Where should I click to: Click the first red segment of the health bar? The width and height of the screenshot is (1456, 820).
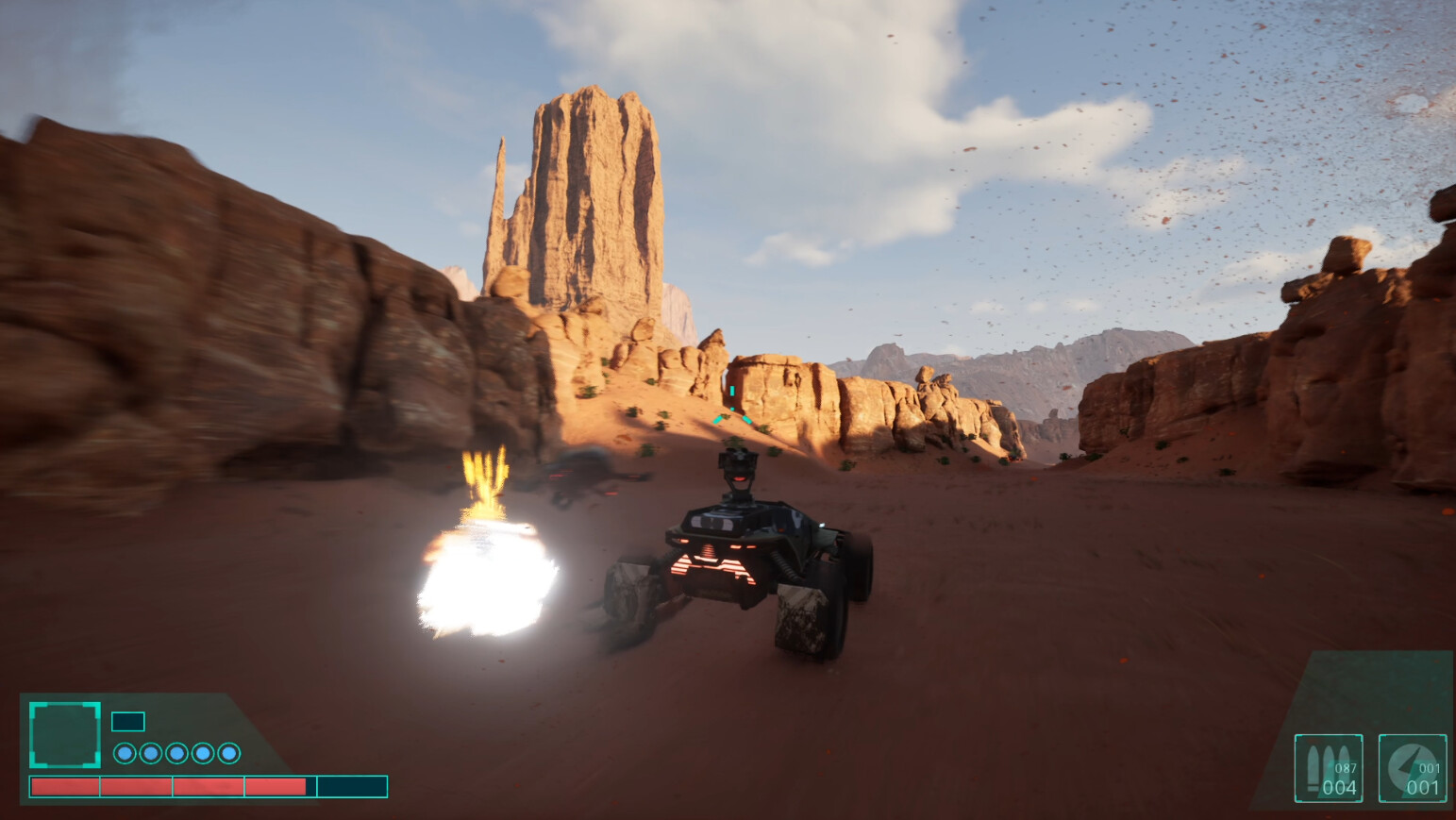coord(65,786)
